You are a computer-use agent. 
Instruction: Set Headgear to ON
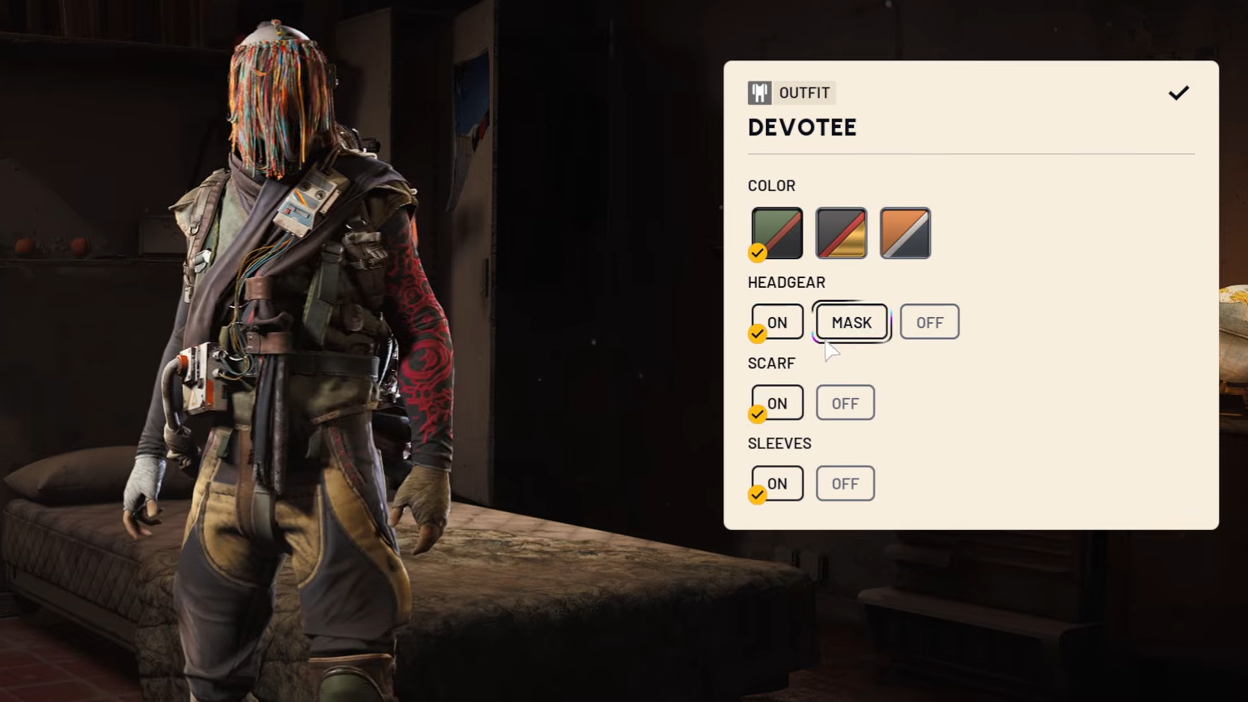(x=777, y=322)
